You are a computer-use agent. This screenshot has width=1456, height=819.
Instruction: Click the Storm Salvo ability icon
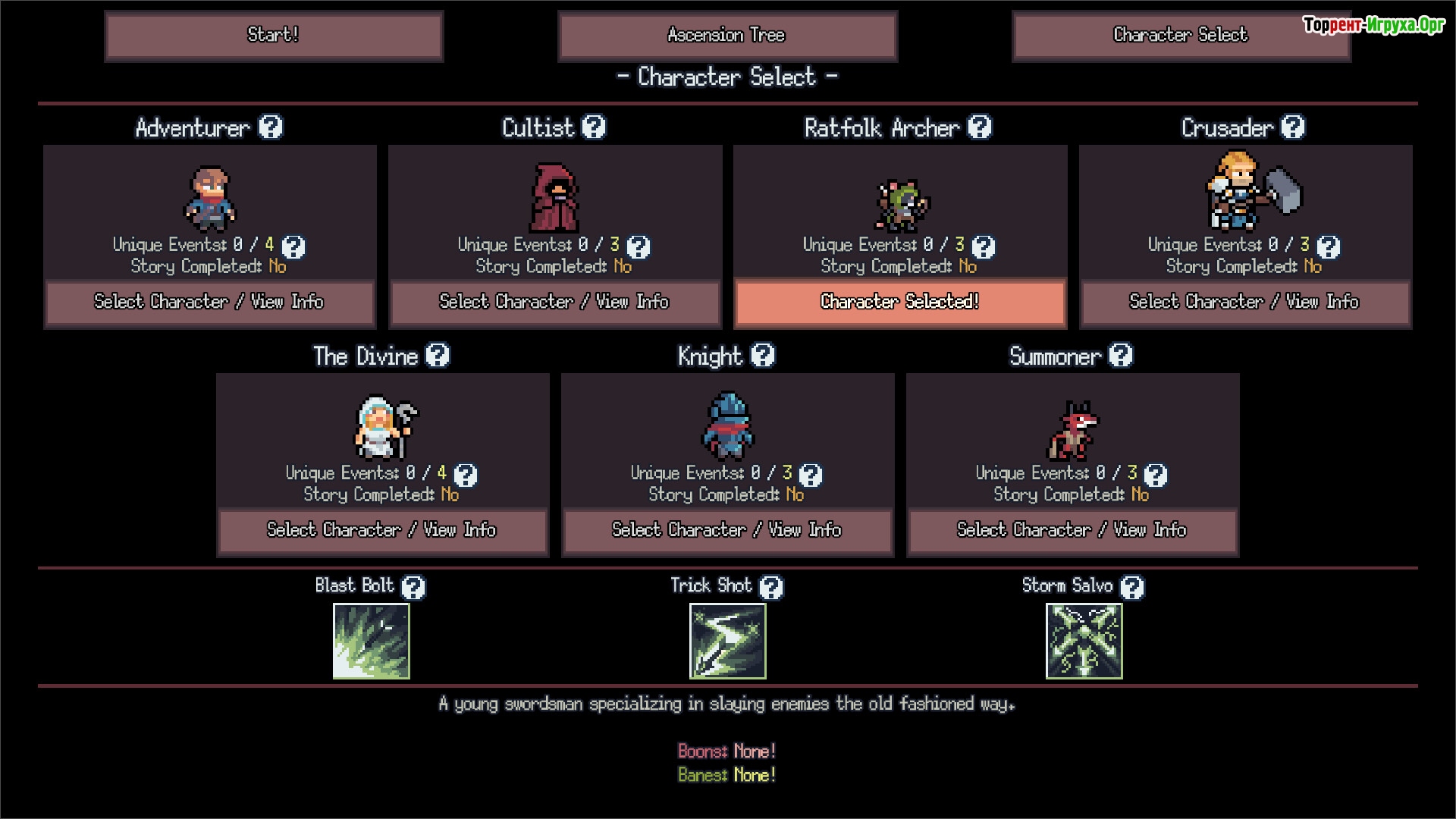(1084, 642)
